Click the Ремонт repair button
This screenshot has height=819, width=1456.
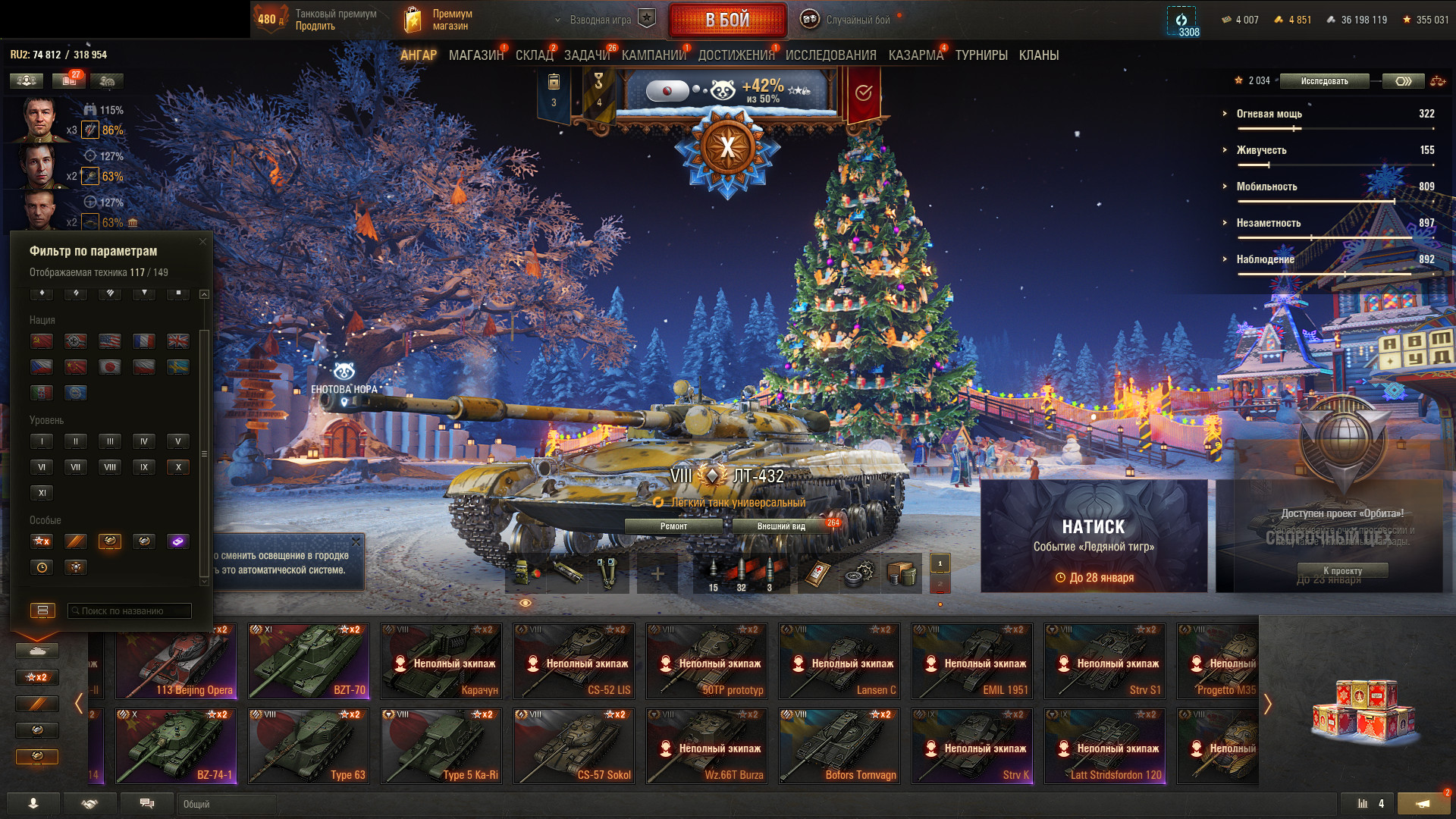click(673, 526)
